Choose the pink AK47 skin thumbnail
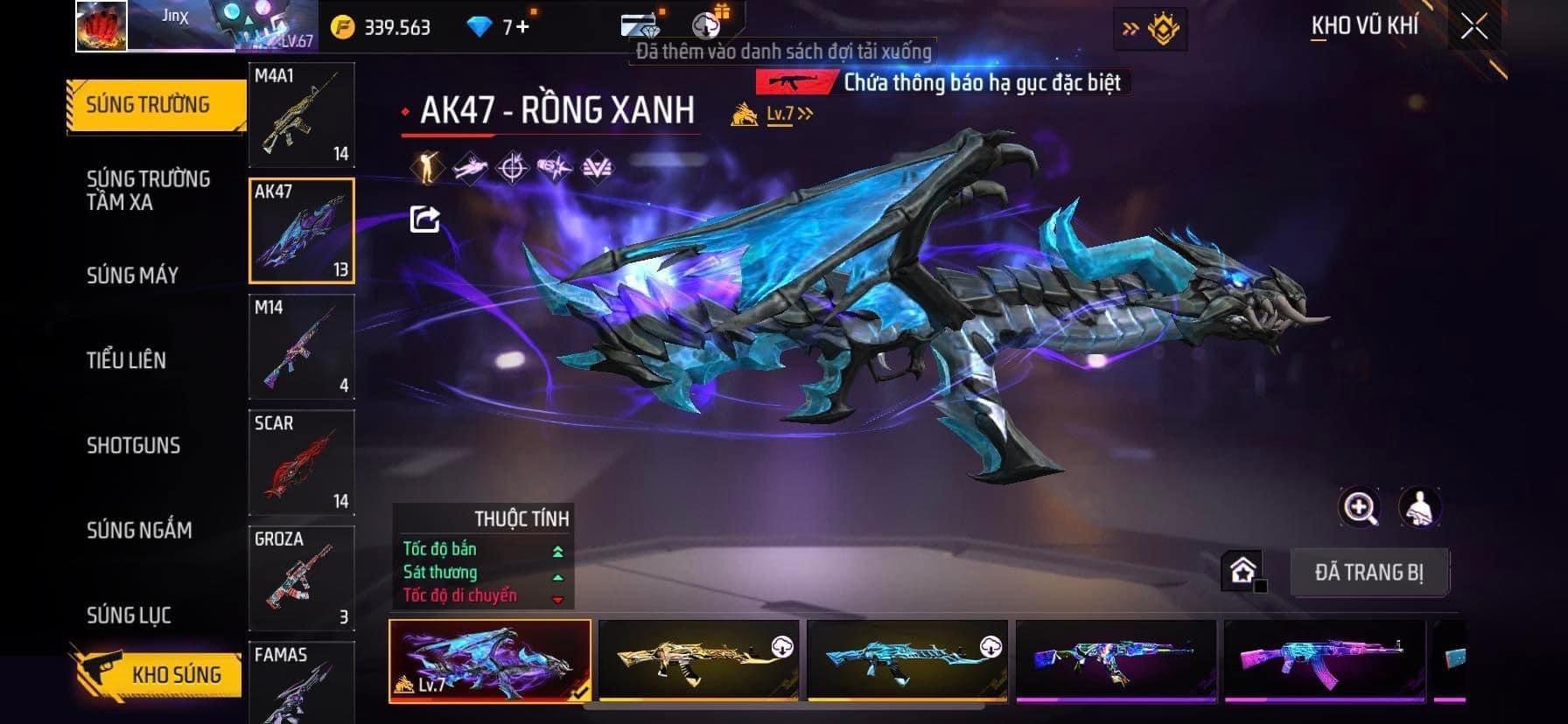 (x=1324, y=660)
